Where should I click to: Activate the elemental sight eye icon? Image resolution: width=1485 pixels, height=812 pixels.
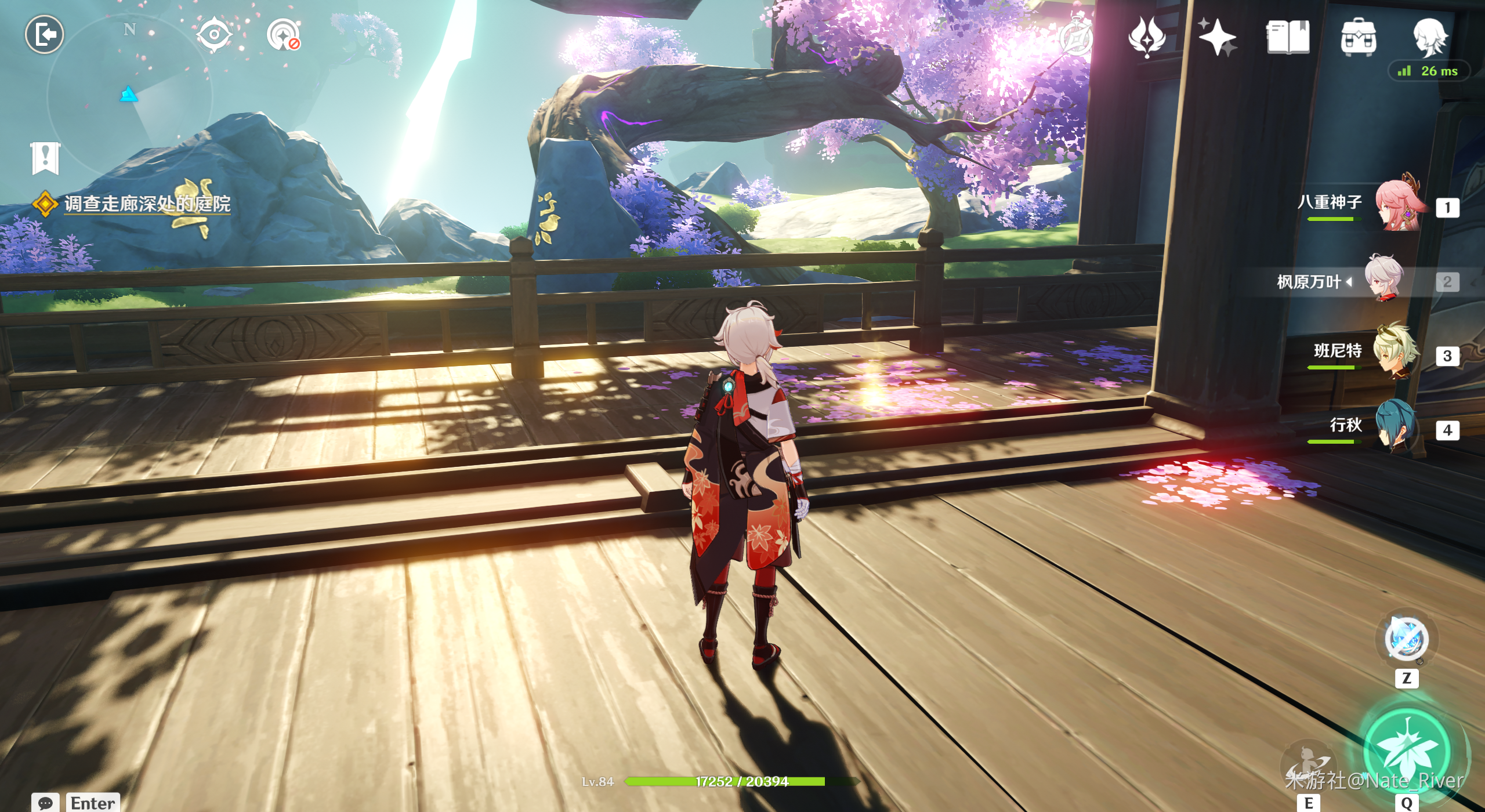(214, 35)
